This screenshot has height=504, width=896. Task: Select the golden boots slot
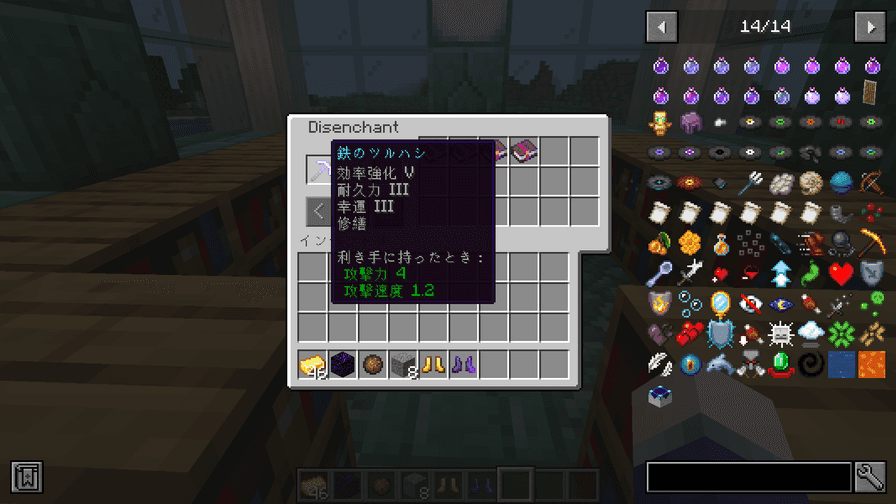(x=433, y=365)
